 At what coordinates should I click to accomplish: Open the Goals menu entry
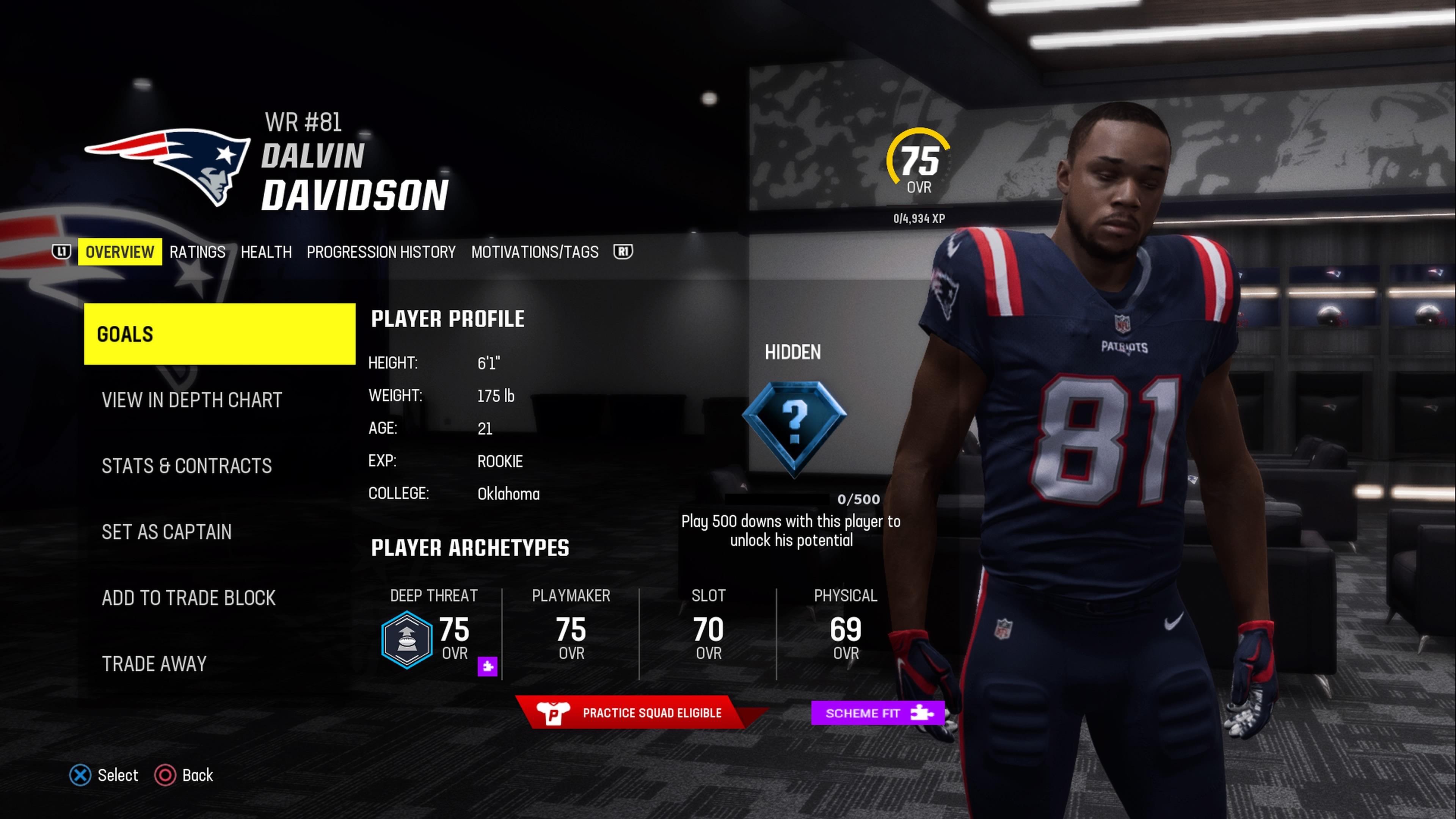pyautogui.click(x=219, y=334)
